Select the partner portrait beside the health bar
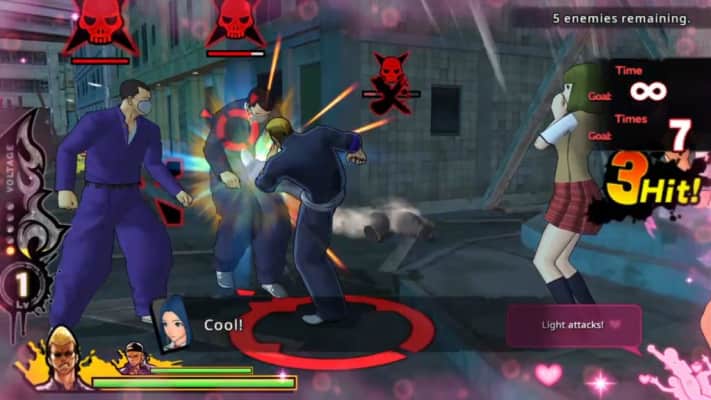711x400 pixels. 135,358
